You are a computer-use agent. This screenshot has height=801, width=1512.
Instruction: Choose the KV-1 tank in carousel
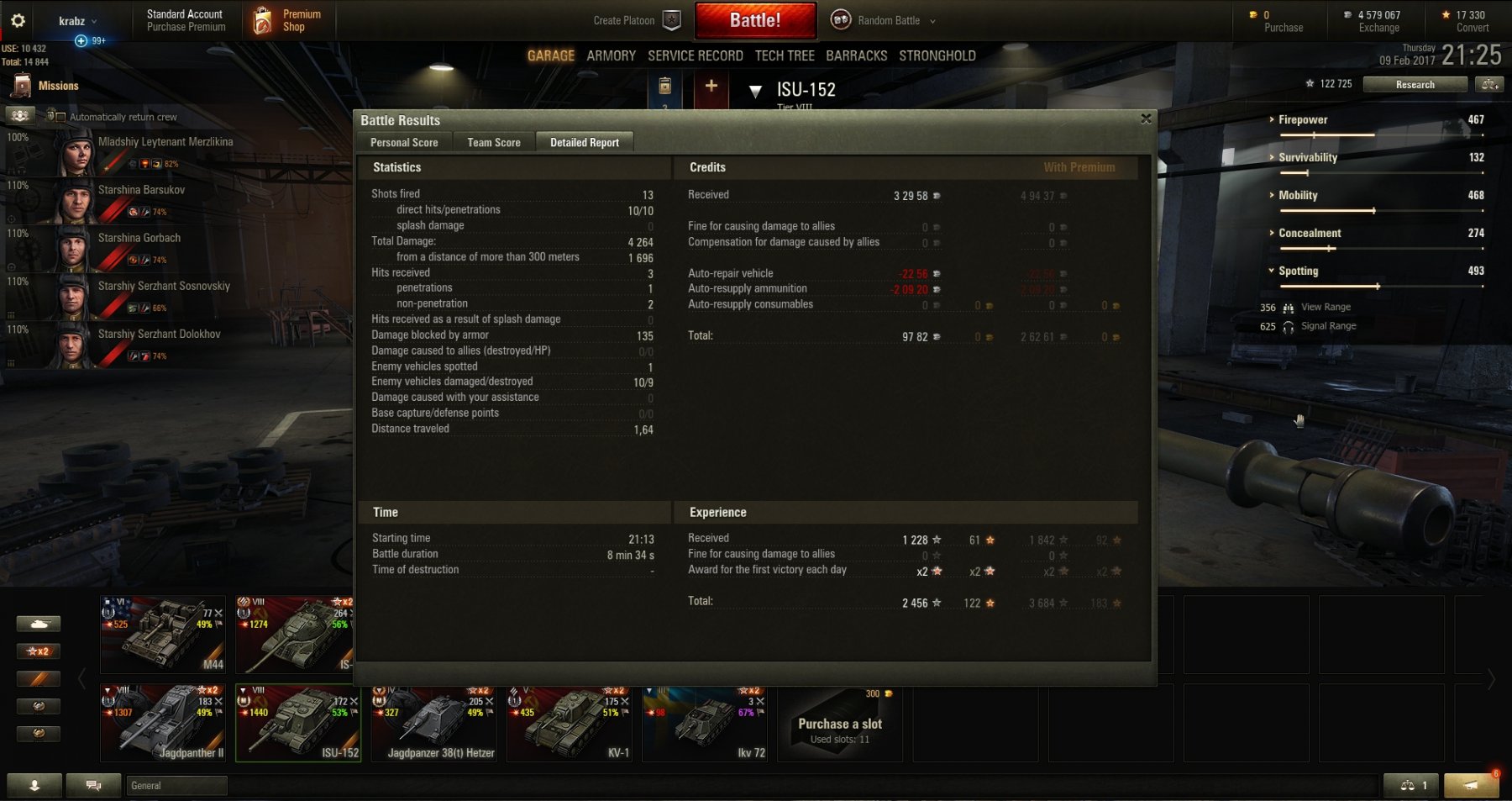(x=569, y=723)
